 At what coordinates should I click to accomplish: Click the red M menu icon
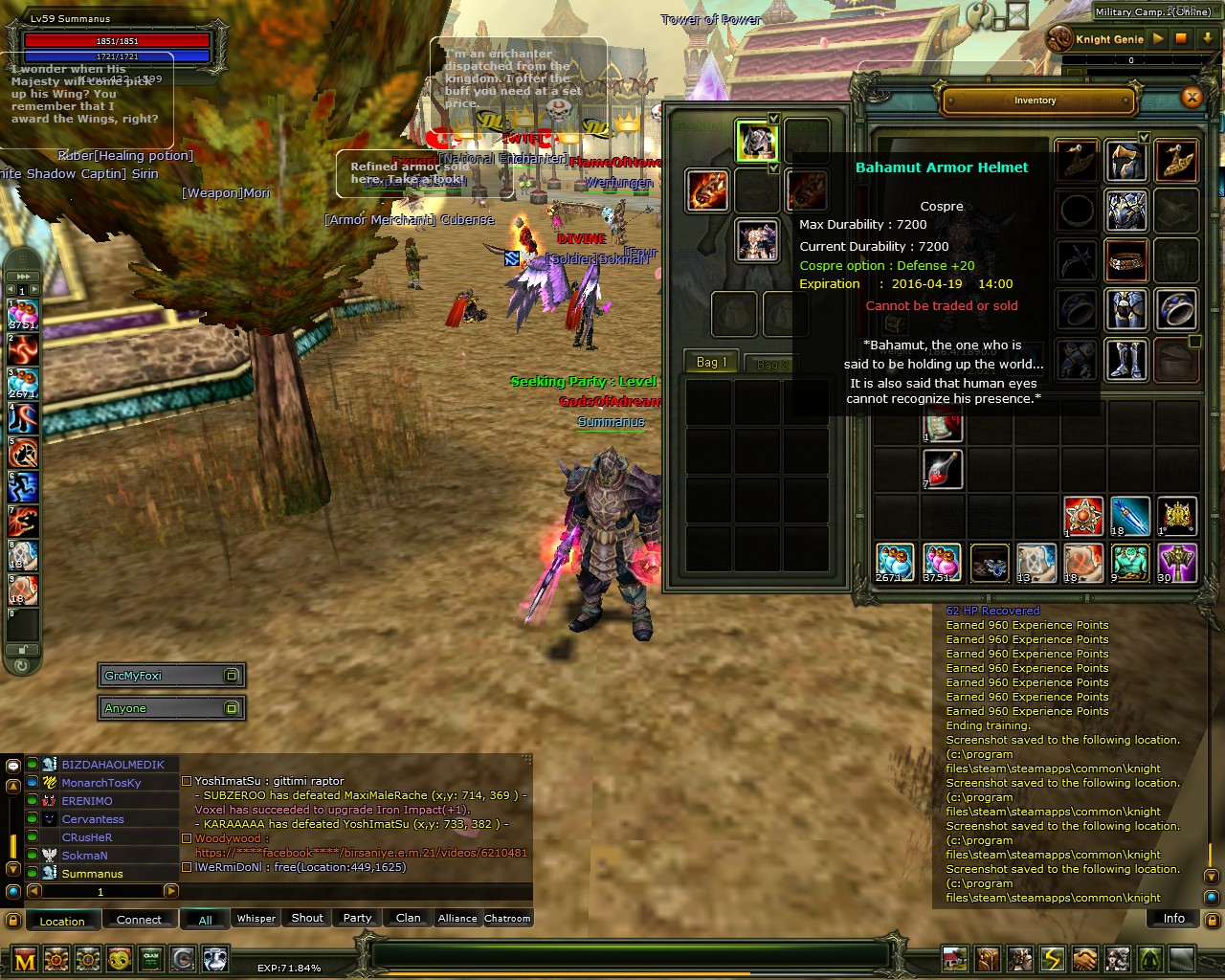coord(25,960)
